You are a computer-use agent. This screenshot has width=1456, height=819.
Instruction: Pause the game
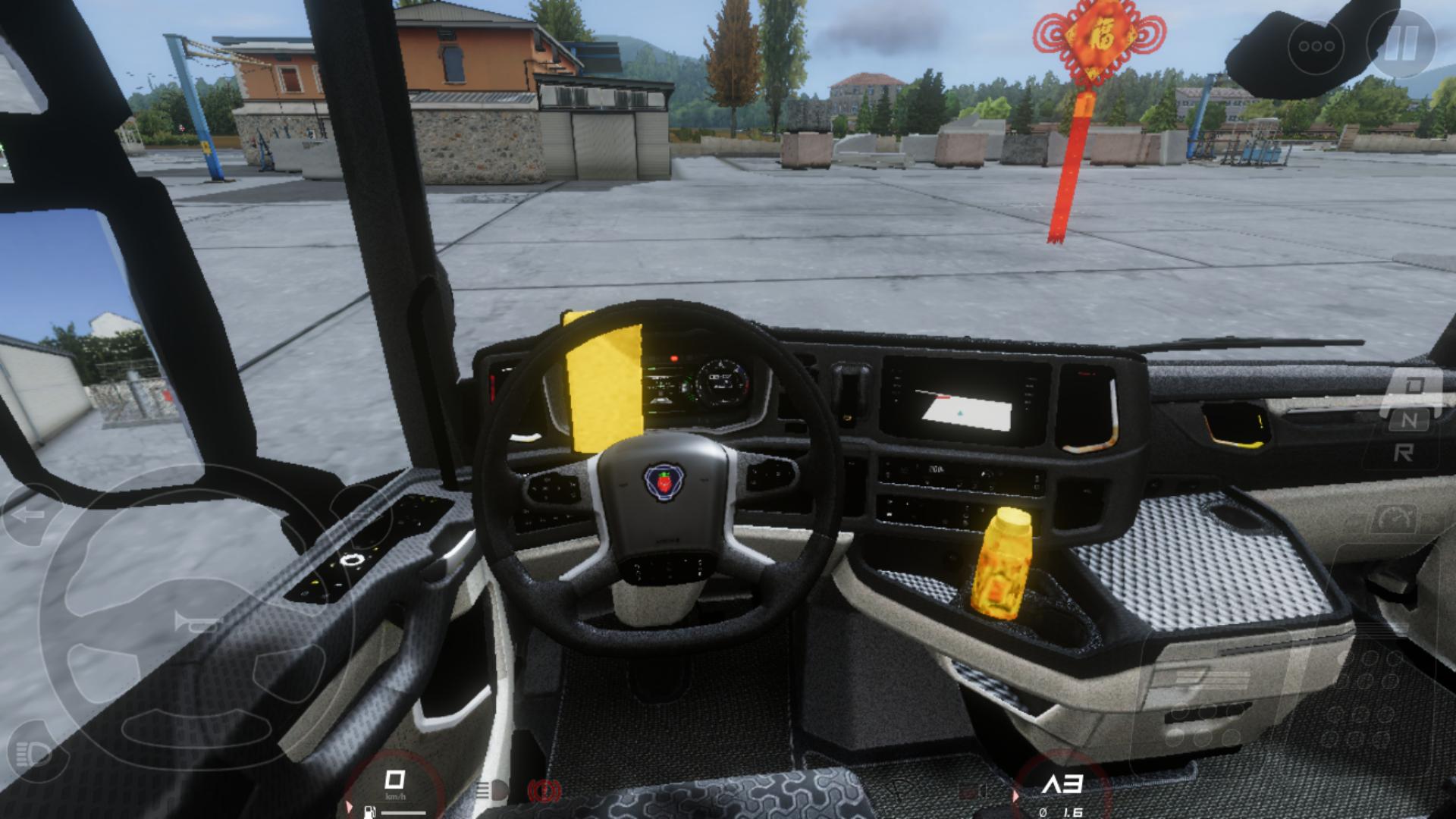pos(1401,44)
